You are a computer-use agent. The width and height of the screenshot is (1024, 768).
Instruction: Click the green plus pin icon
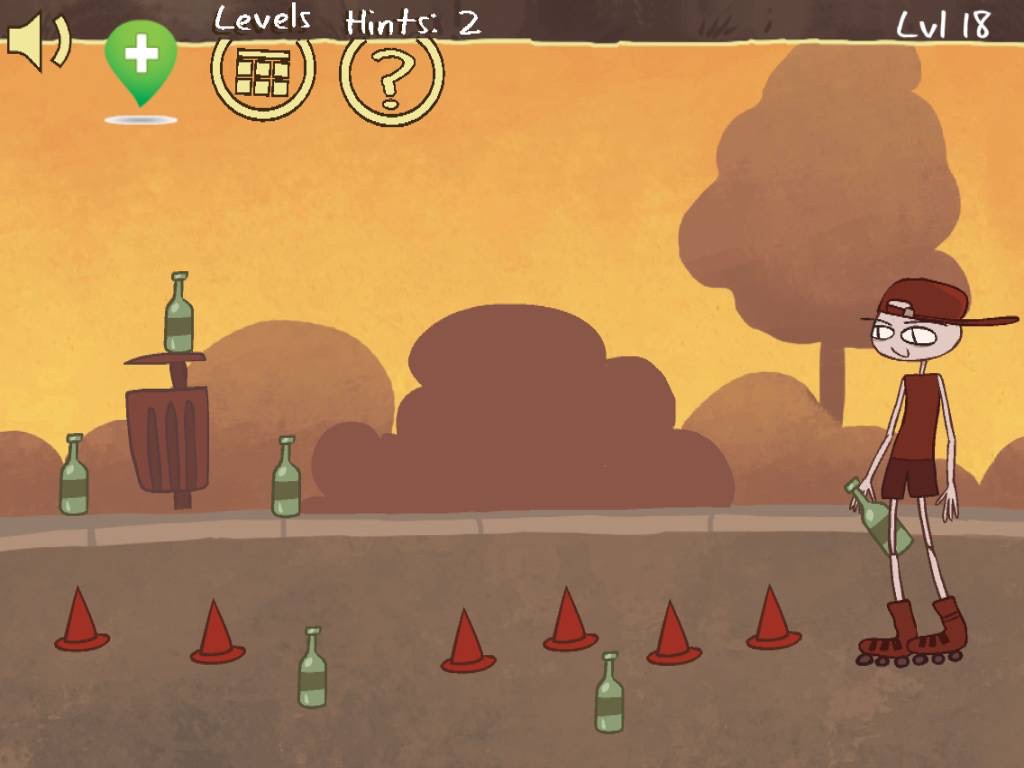[x=141, y=58]
